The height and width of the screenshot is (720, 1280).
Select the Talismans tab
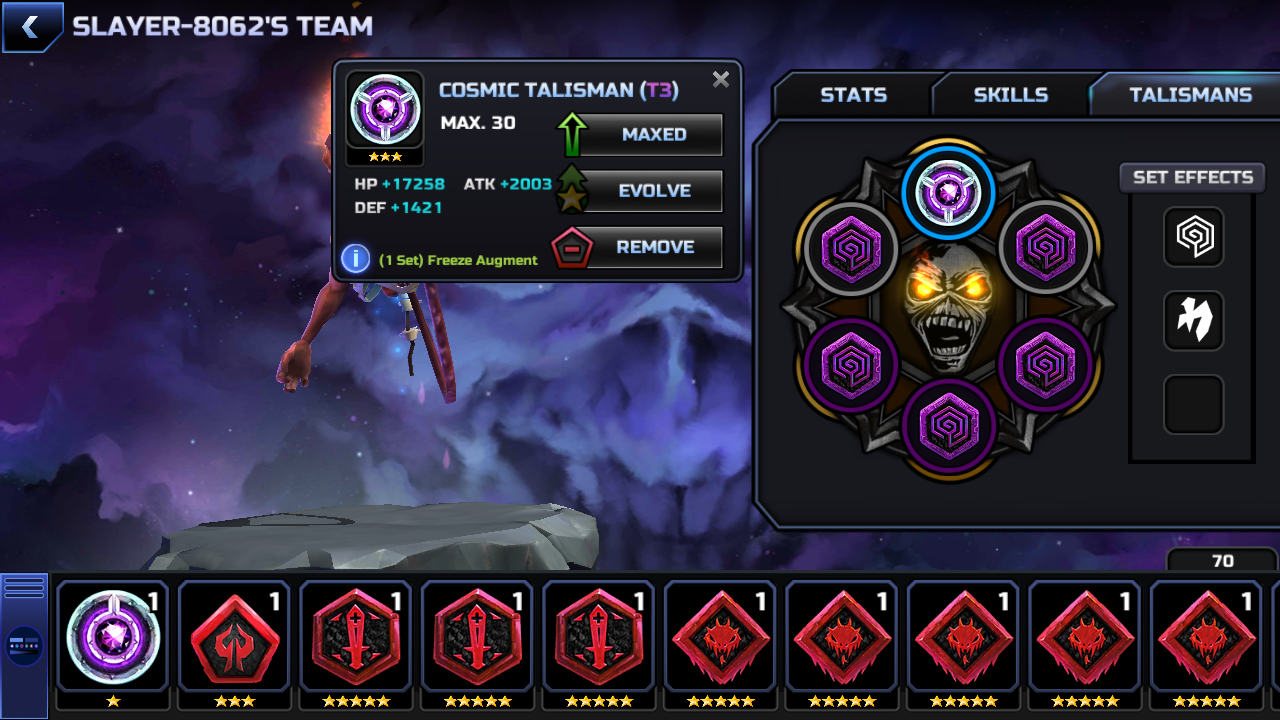[1190, 95]
